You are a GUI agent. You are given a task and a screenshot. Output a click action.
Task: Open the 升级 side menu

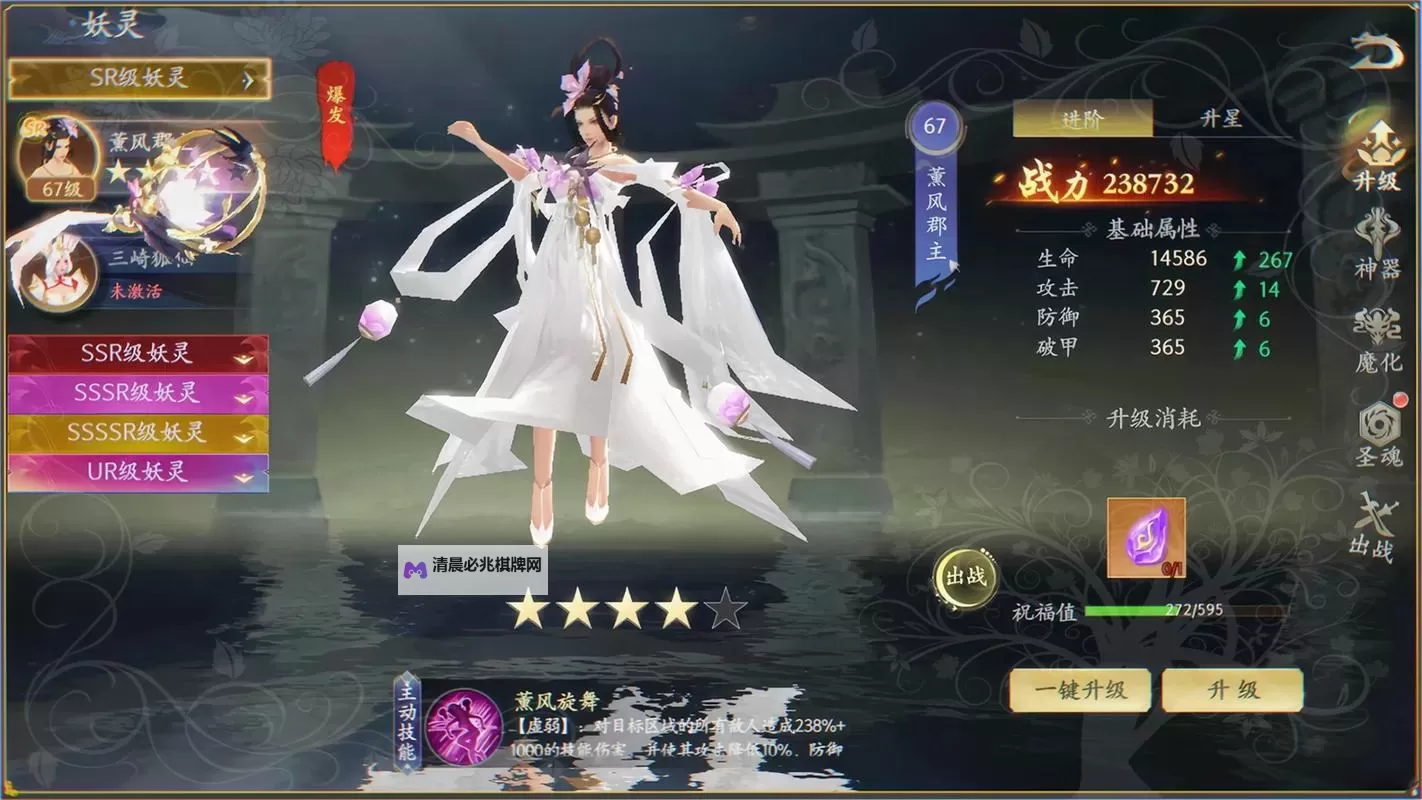pyautogui.click(x=1378, y=155)
